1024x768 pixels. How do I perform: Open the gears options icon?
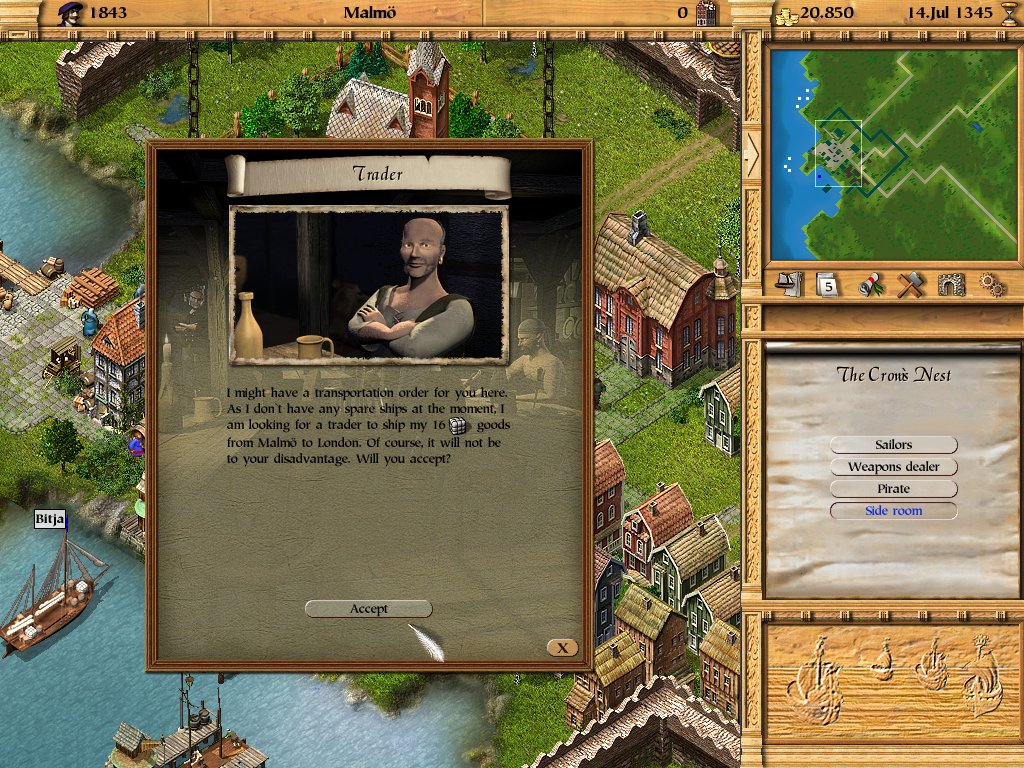click(990, 285)
